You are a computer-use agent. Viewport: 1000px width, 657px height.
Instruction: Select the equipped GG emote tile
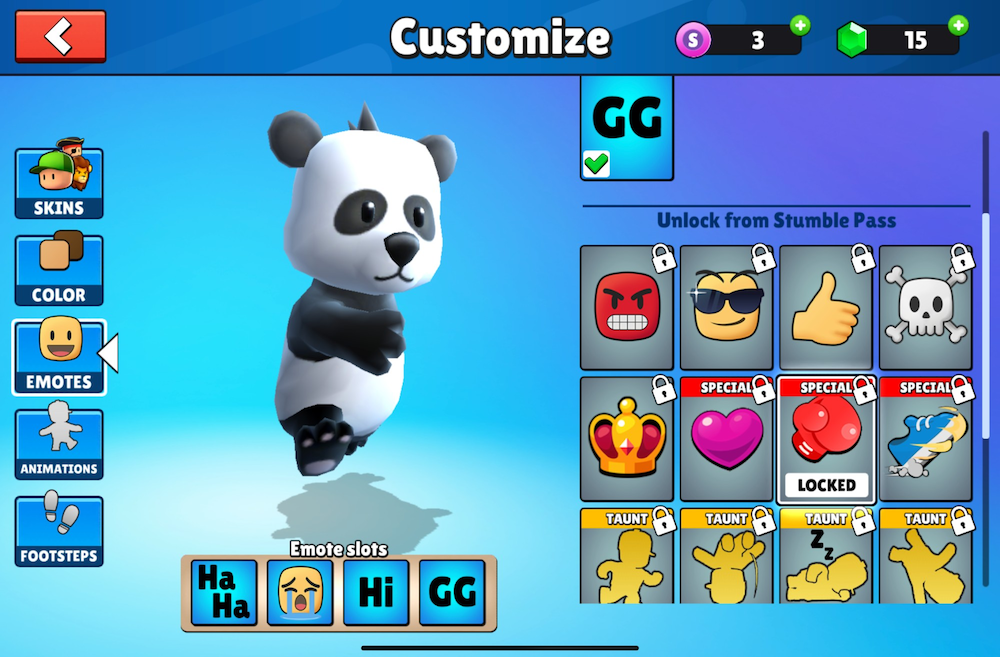[x=627, y=128]
